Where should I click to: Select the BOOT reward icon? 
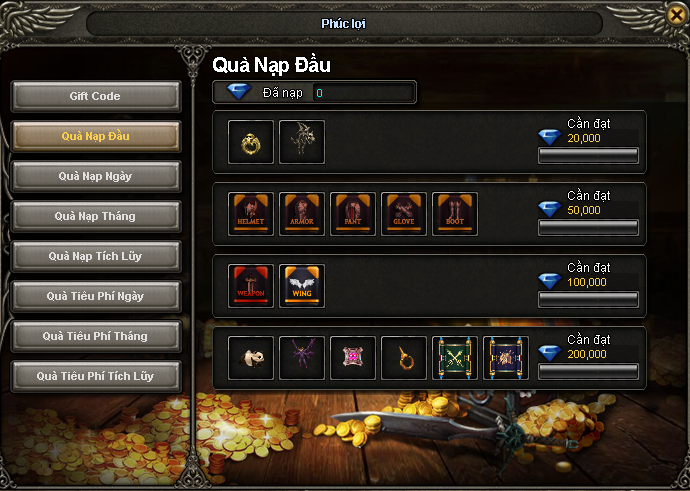pyautogui.click(x=455, y=214)
